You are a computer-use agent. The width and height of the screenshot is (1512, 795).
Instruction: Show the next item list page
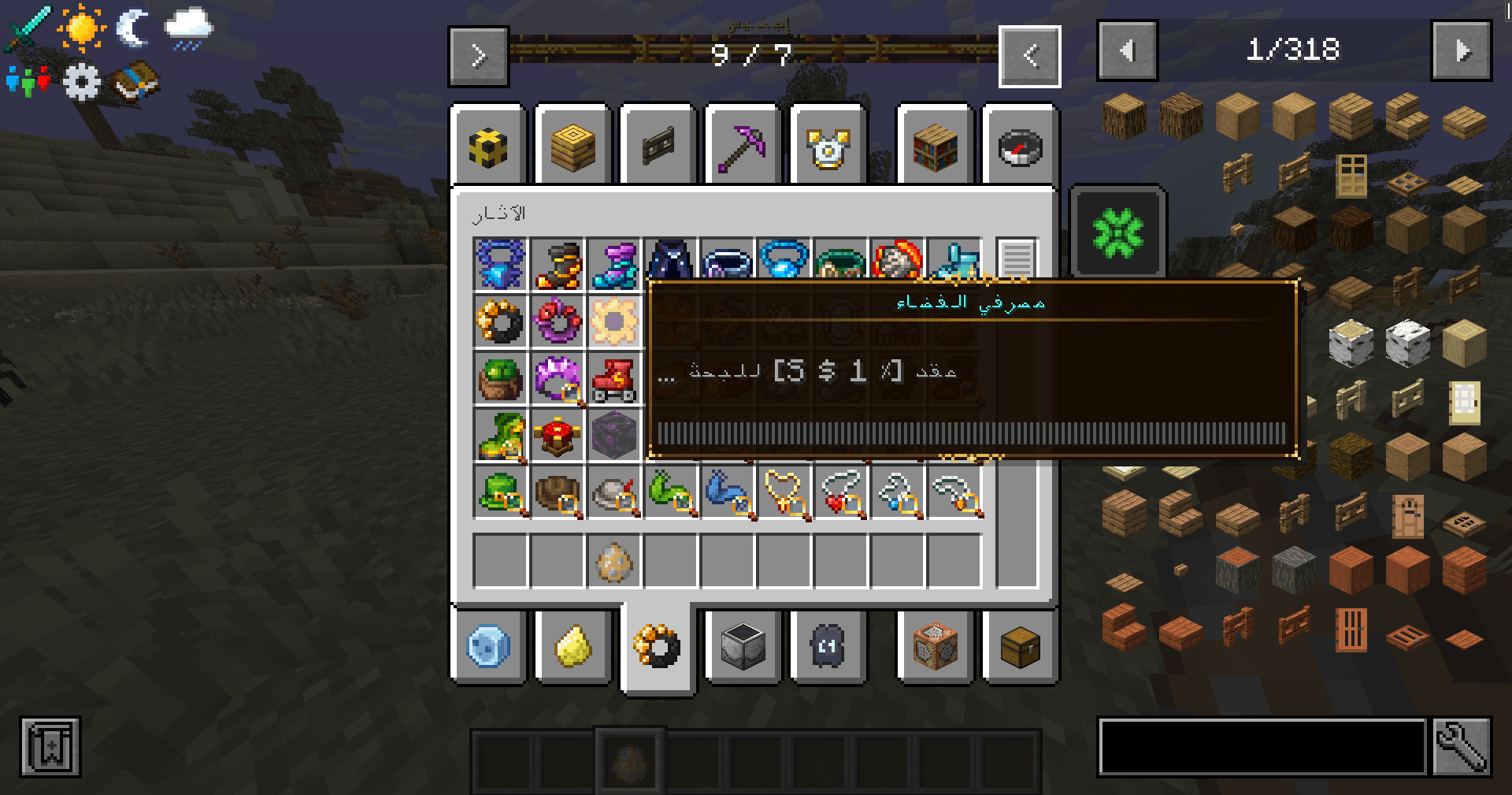(x=1461, y=51)
